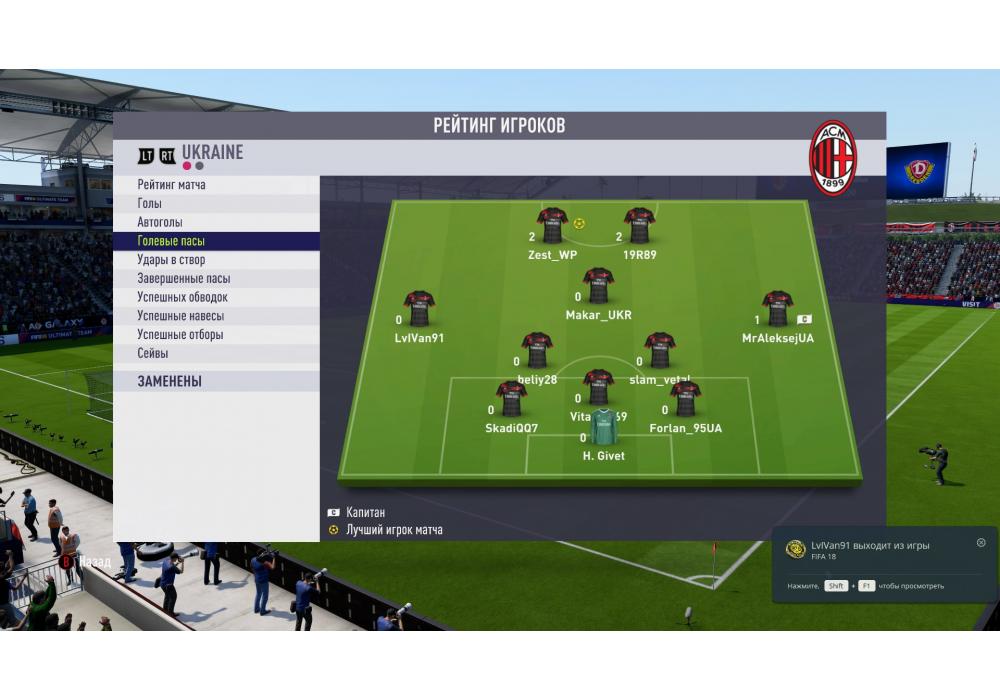Close the LvIVan91 notification popup
Image resolution: width=1000 pixels, height=700 pixels.
point(981,543)
